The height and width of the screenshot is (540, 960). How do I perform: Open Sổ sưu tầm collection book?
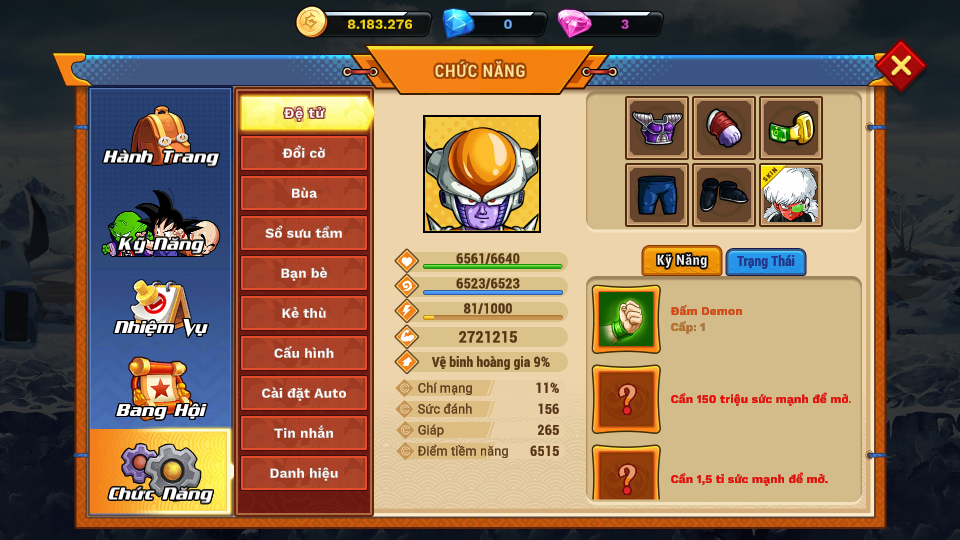pos(304,233)
